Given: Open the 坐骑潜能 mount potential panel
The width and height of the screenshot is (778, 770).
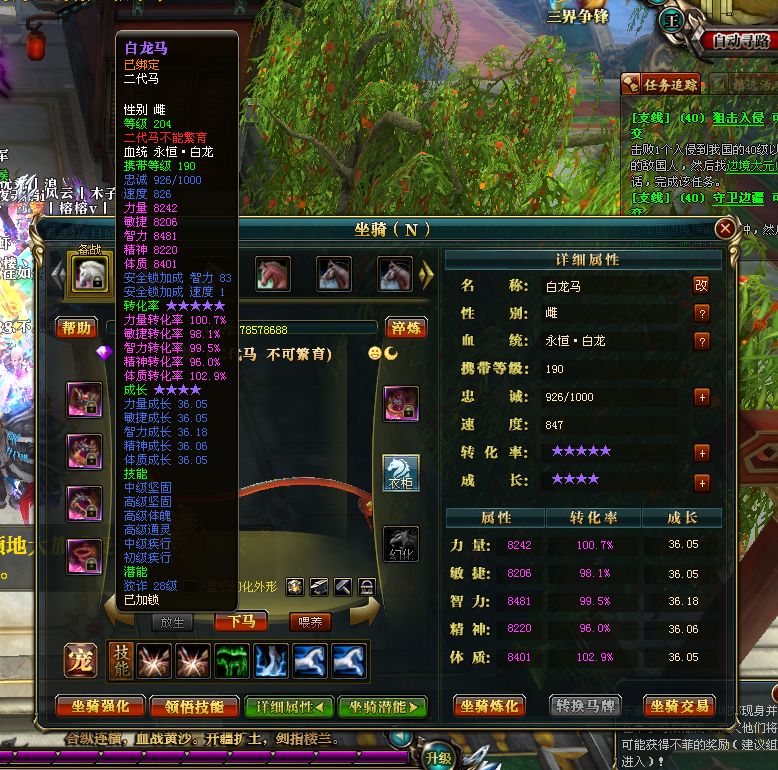Looking at the screenshot, I should [x=383, y=706].
